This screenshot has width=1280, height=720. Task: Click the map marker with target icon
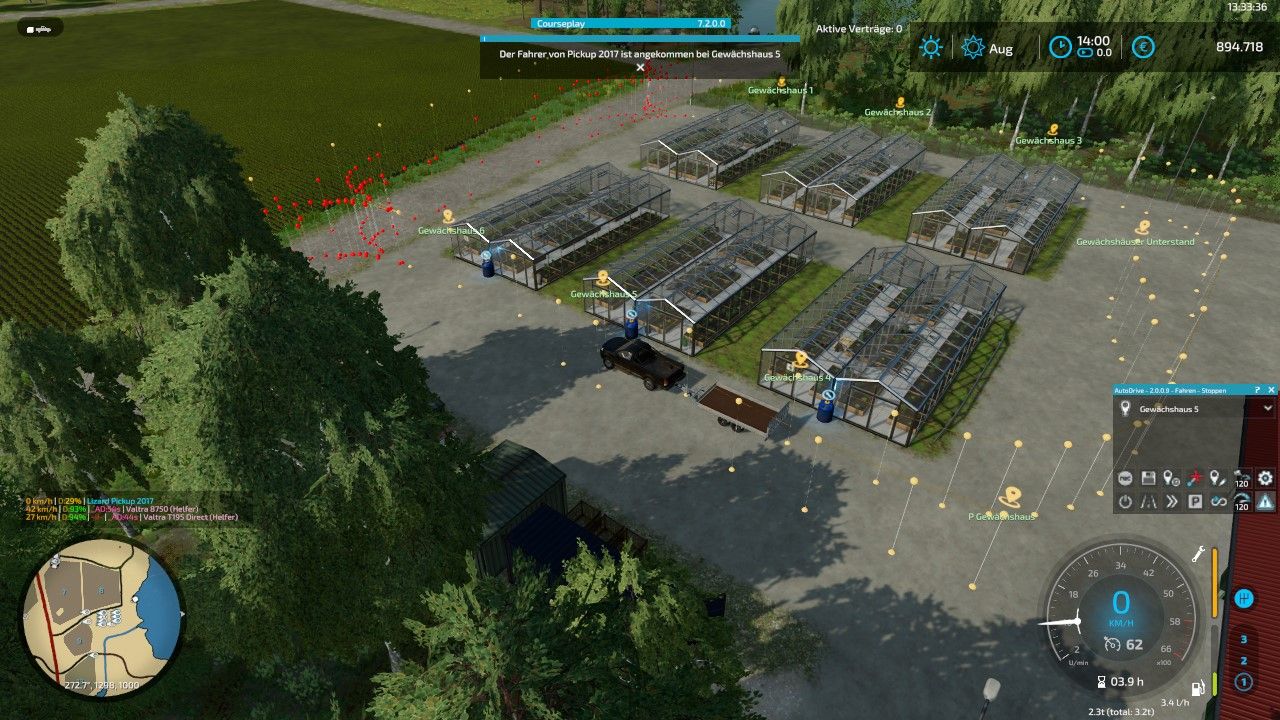(x=1172, y=479)
